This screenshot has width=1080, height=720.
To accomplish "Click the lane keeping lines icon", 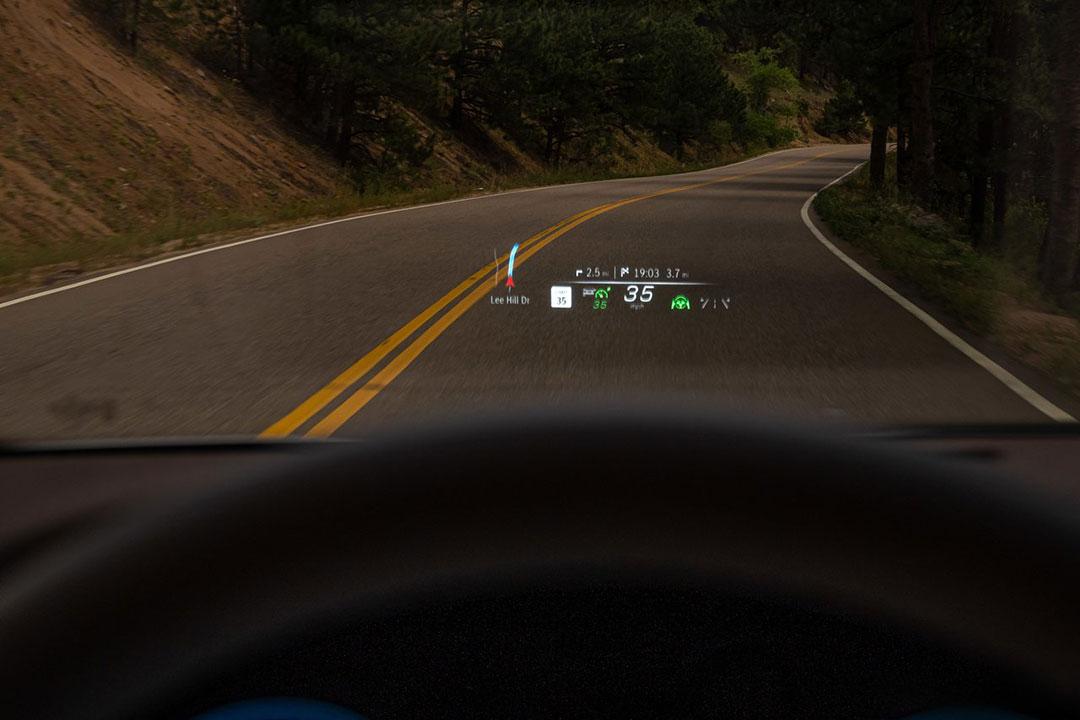I will pyautogui.click(x=715, y=302).
